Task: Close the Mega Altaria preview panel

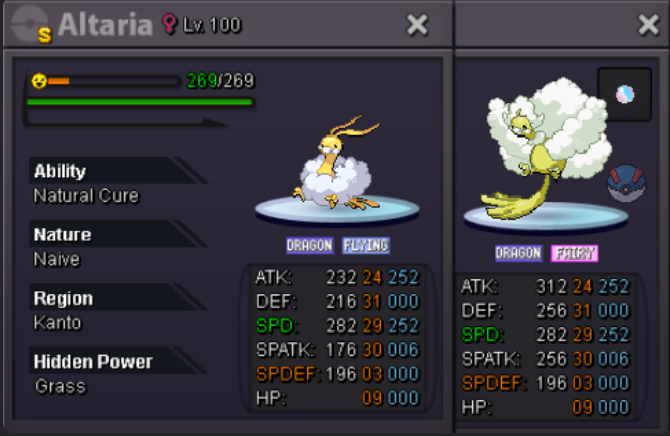Action: pyautogui.click(x=648, y=25)
